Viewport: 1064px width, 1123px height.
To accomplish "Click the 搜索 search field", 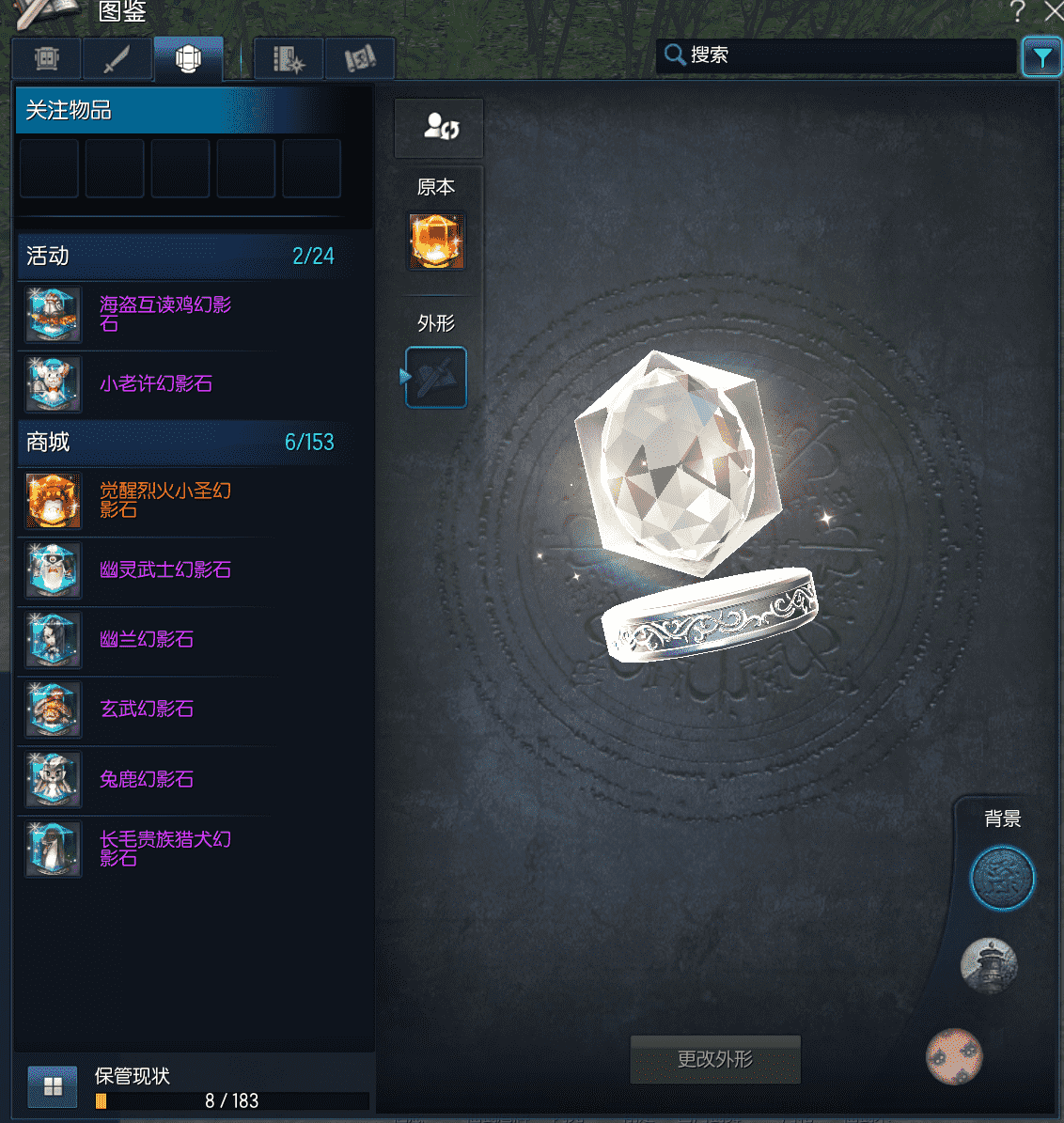I will pos(837,55).
